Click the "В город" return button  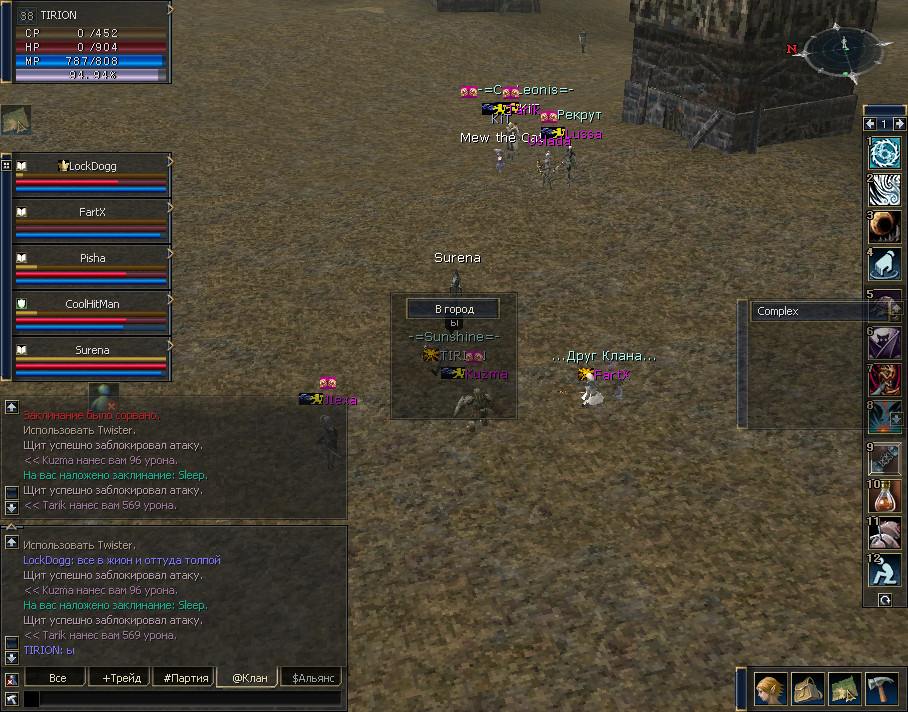click(x=453, y=309)
